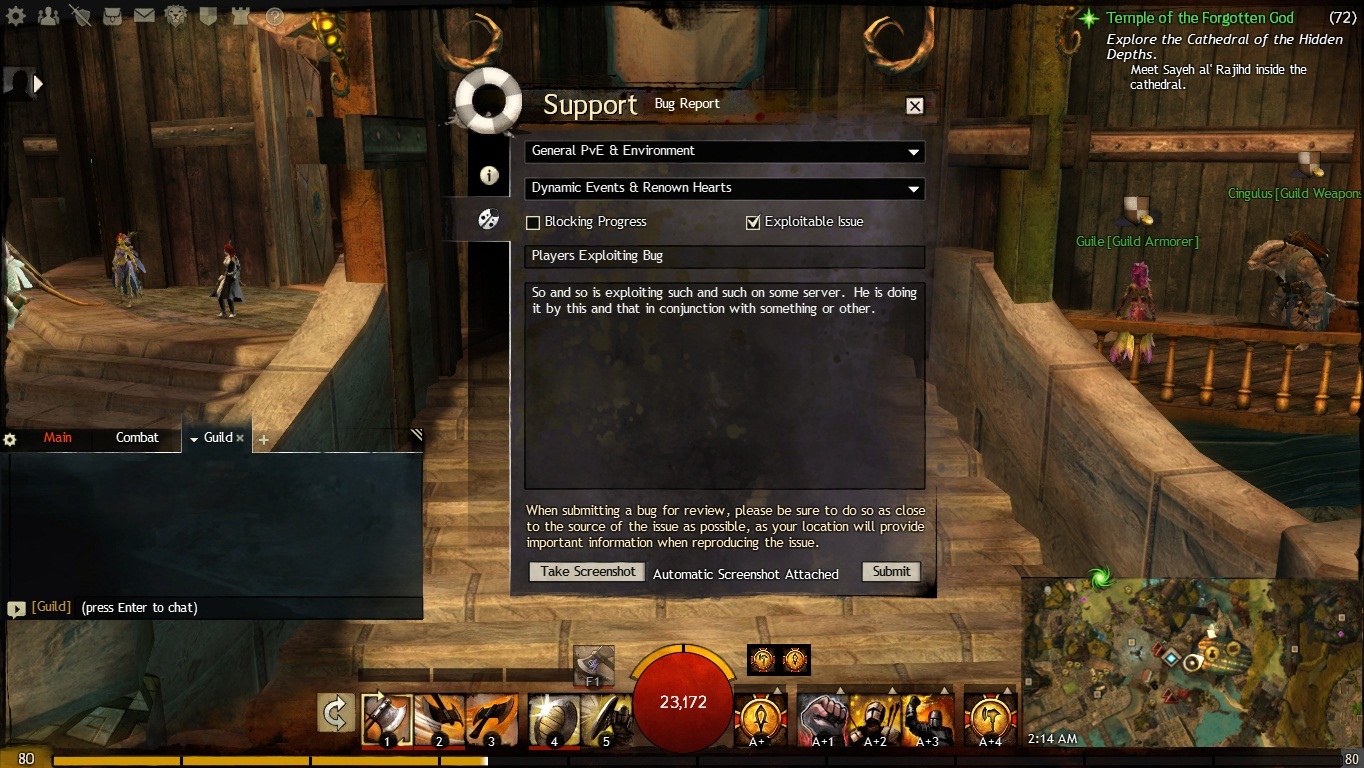
Task: Activate the shield bash skill in slot 4
Action: pos(553,718)
